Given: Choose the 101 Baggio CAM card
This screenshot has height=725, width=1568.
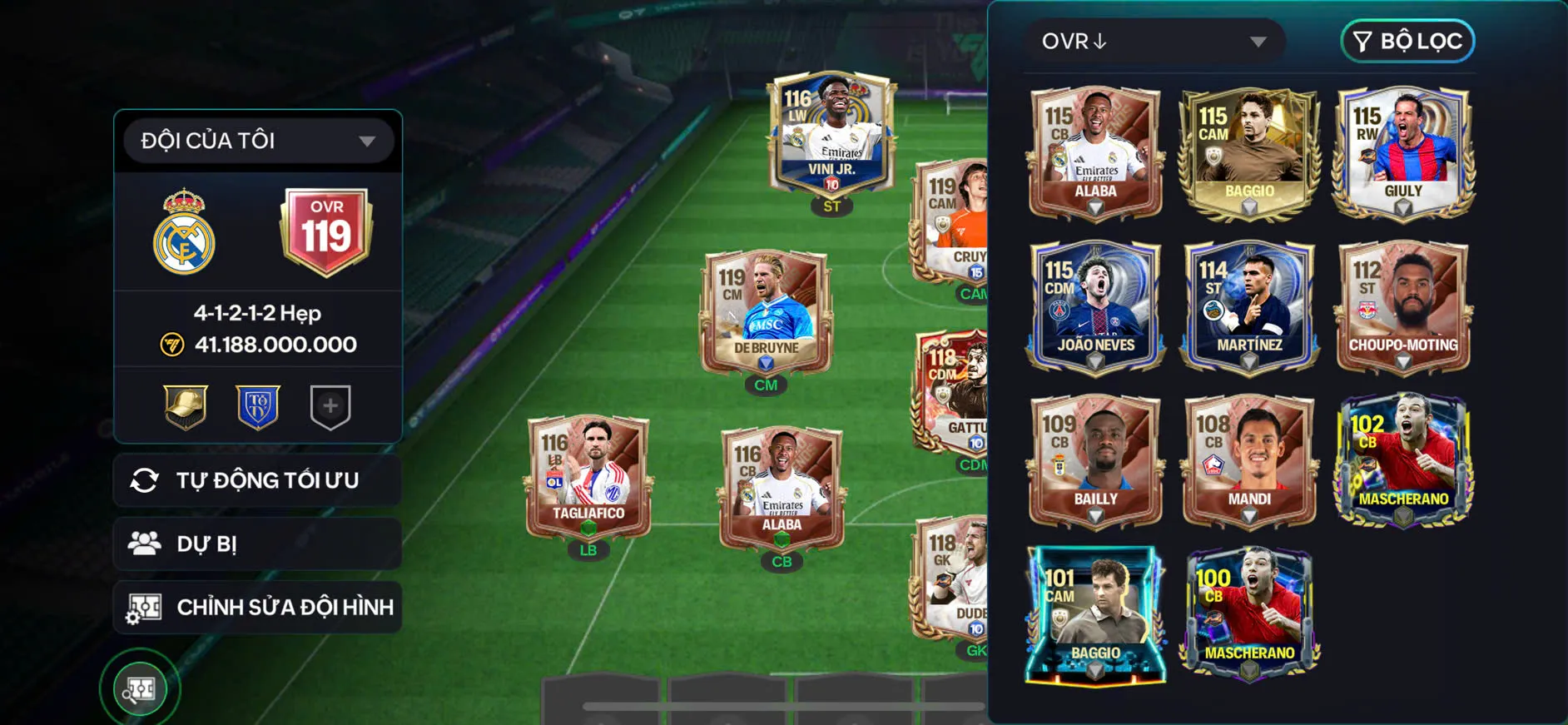Looking at the screenshot, I should pos(1095,614).
